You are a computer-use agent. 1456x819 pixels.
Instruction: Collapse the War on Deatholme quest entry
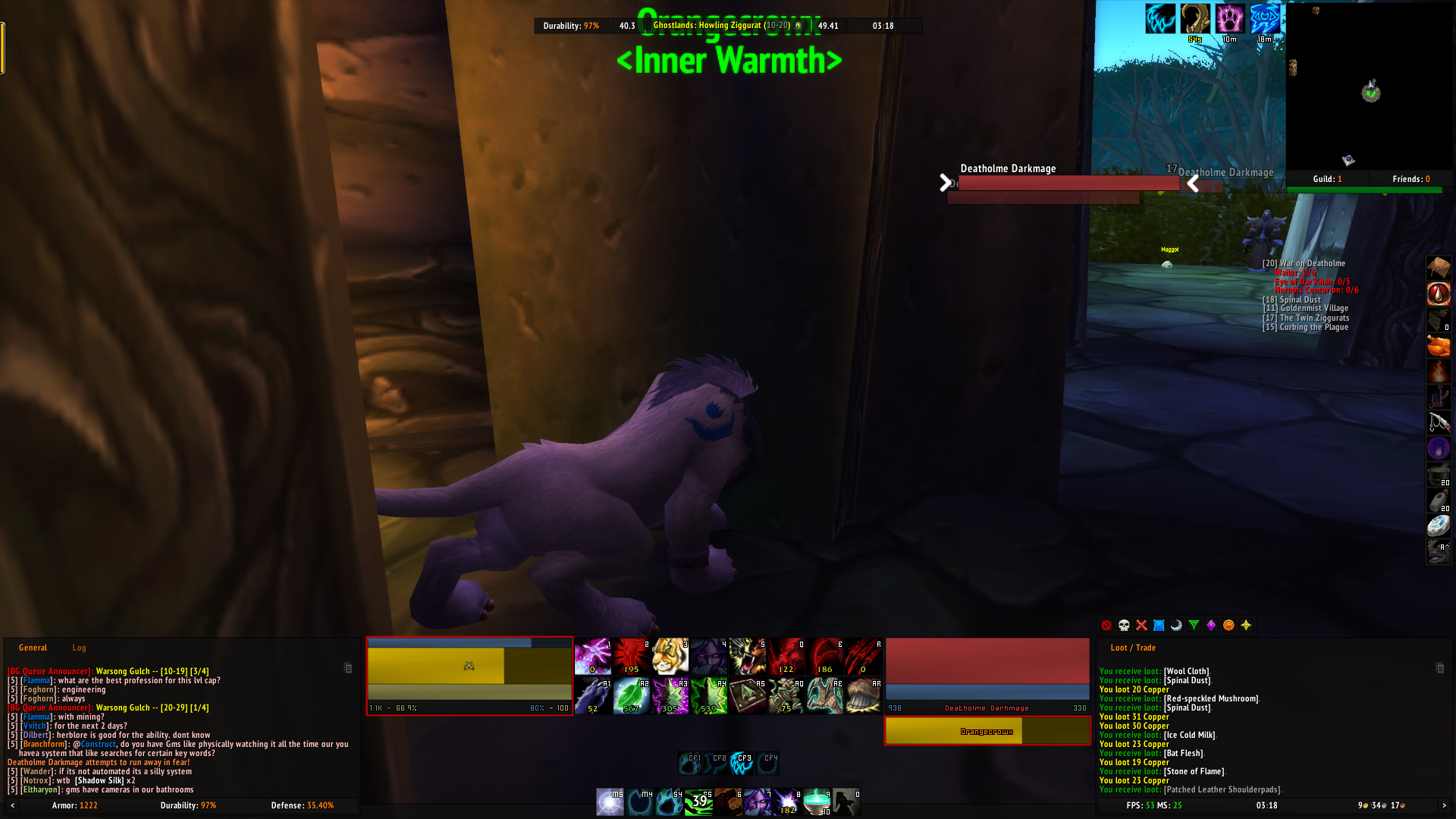coord(1304,263)
